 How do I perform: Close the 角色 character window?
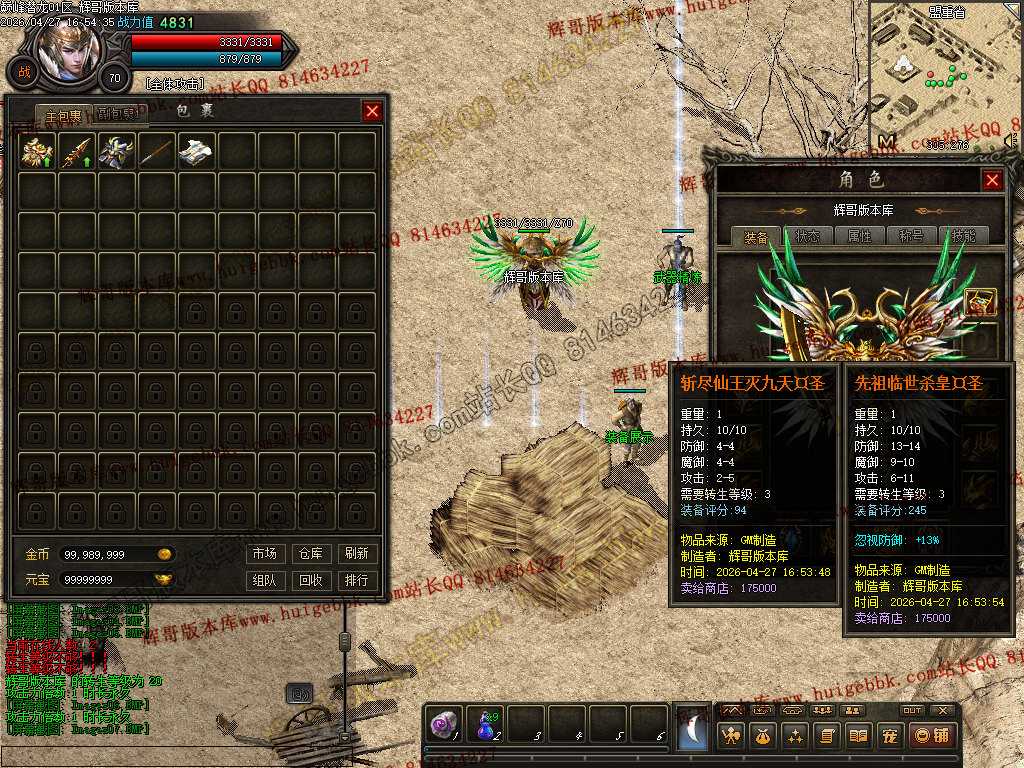coord(992,180)
